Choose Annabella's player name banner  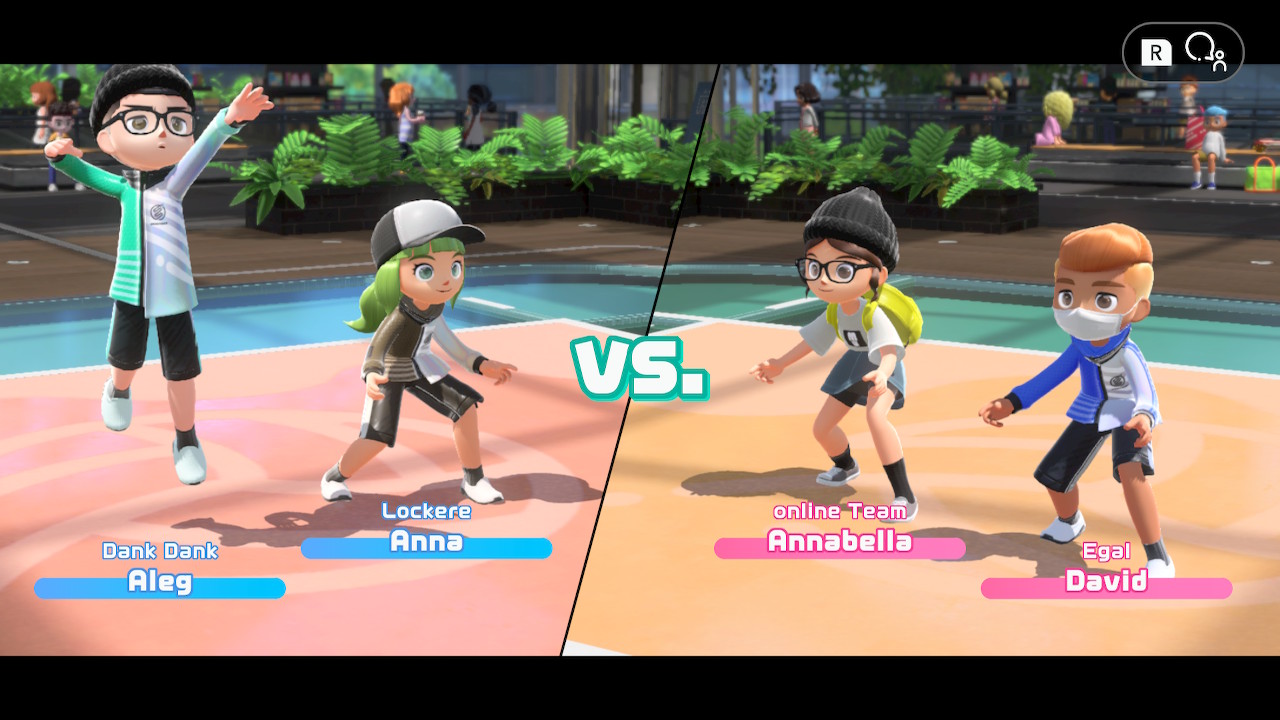[839, 545]
